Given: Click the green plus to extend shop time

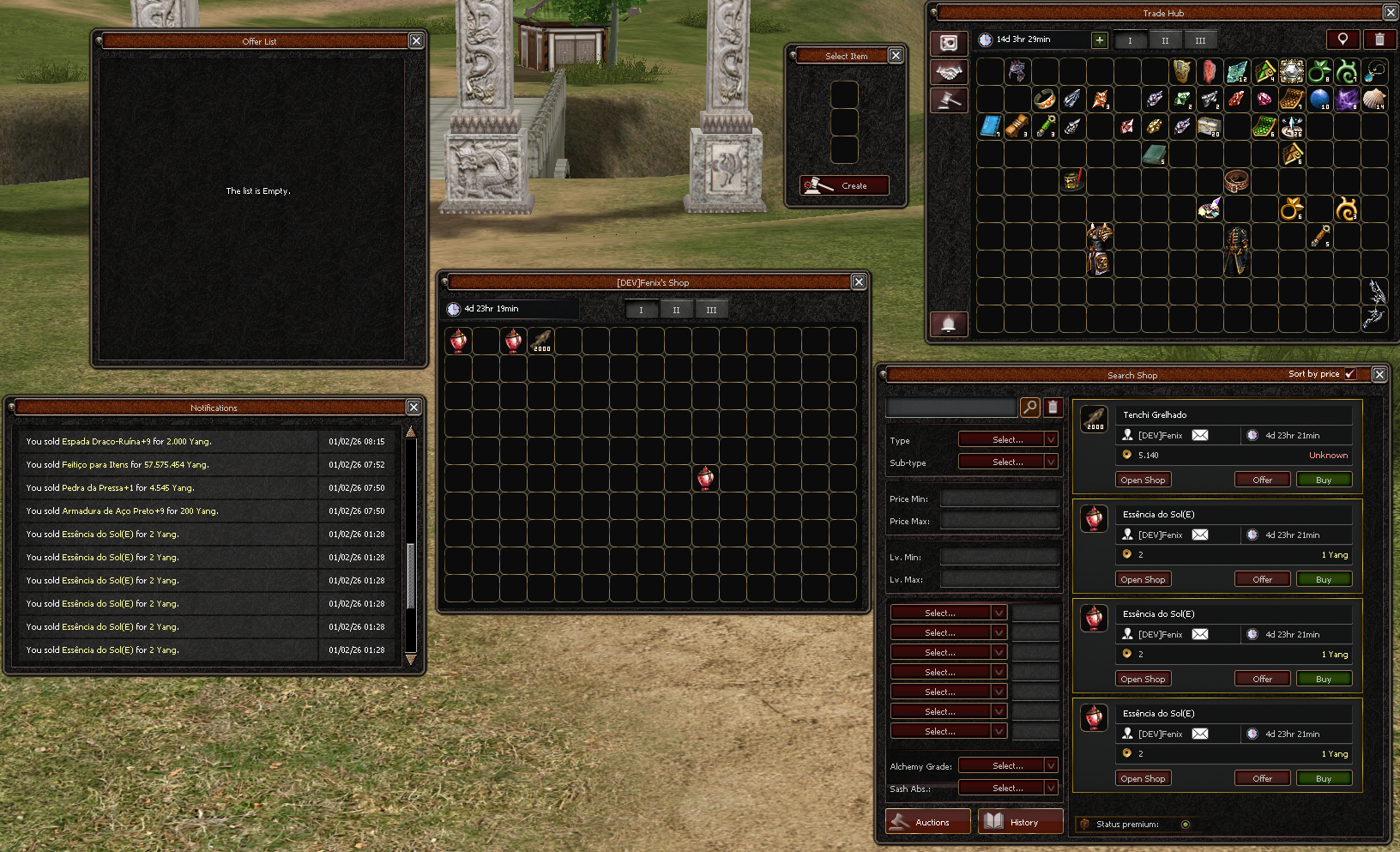Looking at the screenshot, I should [x=1099, y=39].
